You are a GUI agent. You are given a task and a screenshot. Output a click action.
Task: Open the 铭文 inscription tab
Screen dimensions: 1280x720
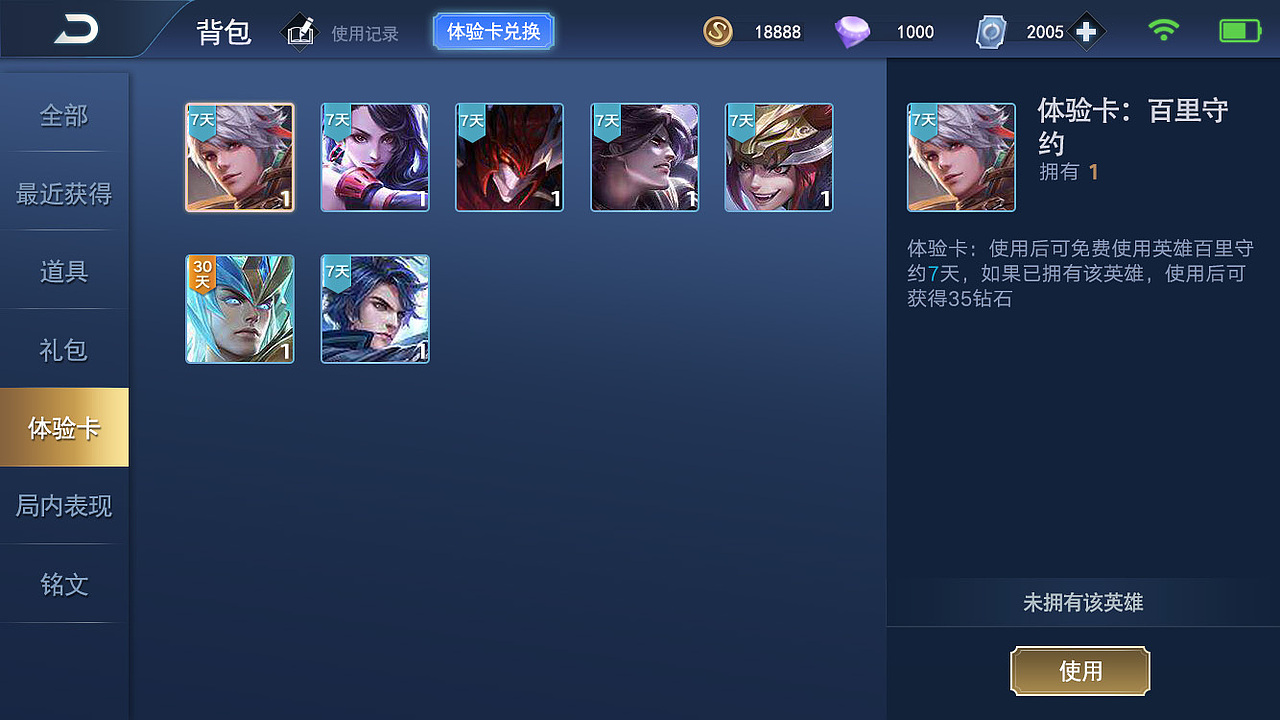(64, 584)
